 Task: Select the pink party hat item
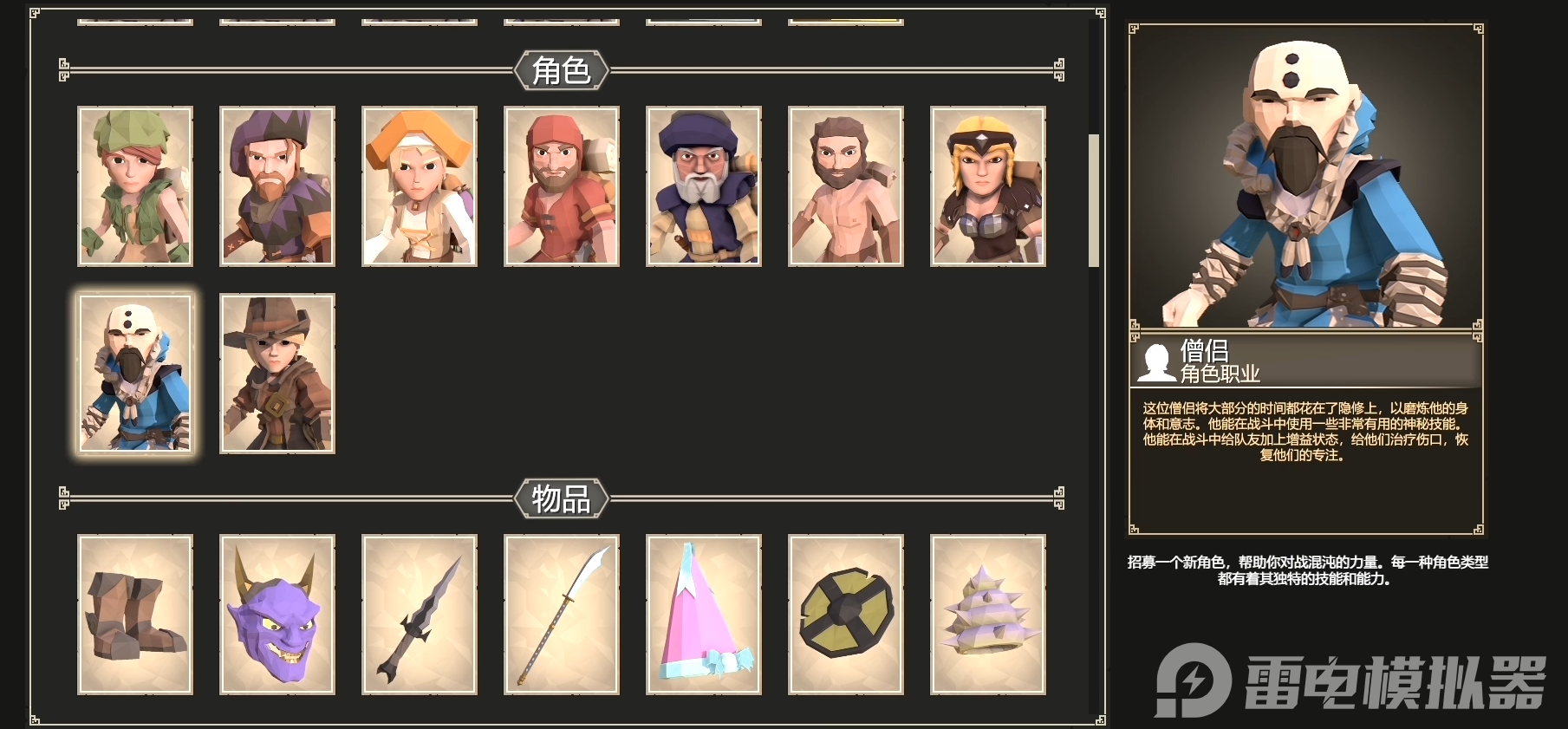[703, 615]
